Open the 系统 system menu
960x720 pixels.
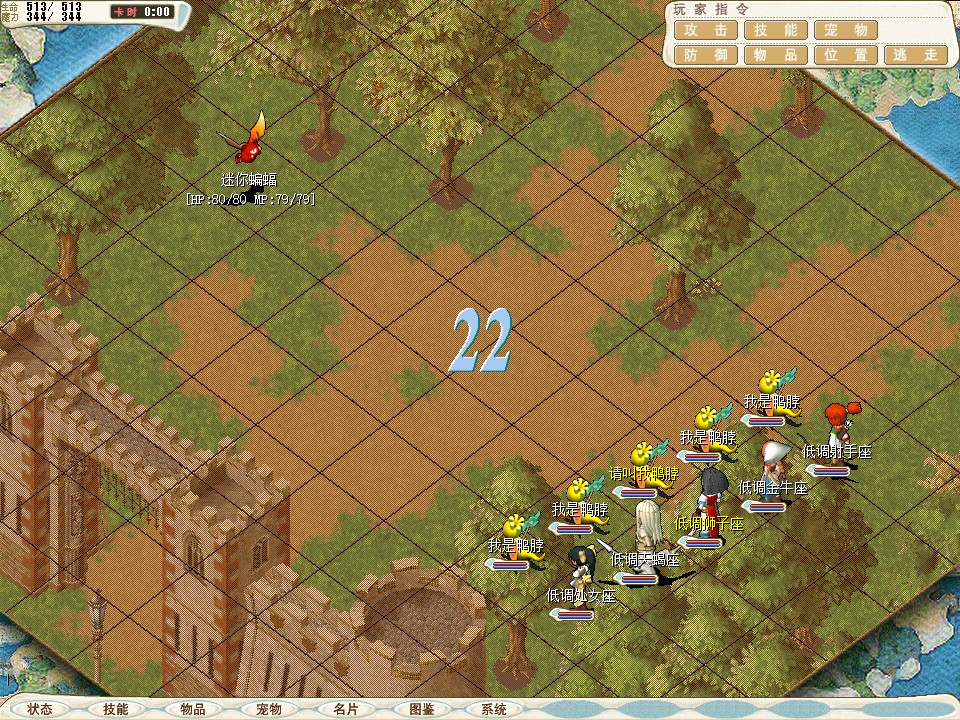[494, 709]
